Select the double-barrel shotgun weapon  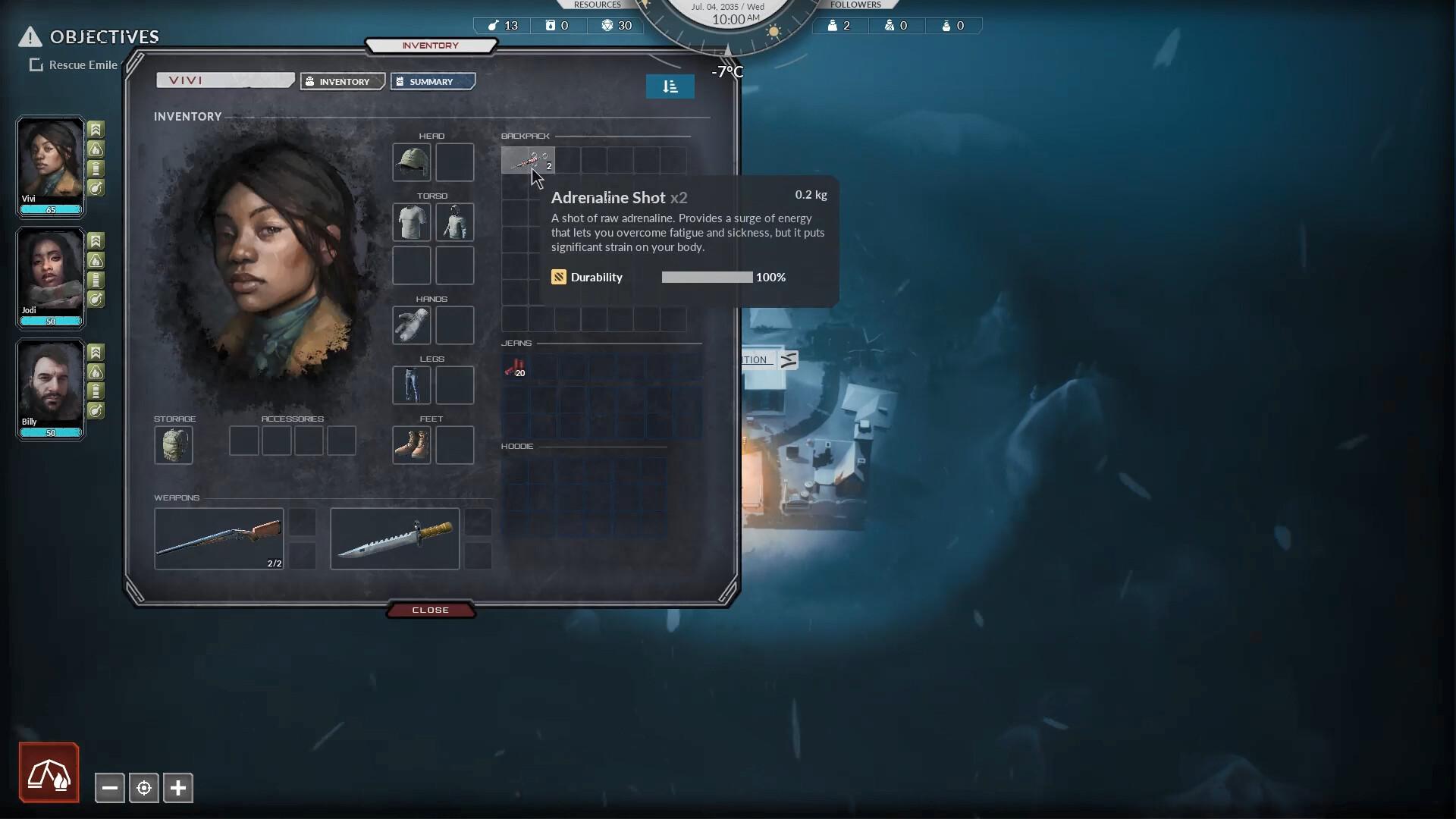[218, 538]
